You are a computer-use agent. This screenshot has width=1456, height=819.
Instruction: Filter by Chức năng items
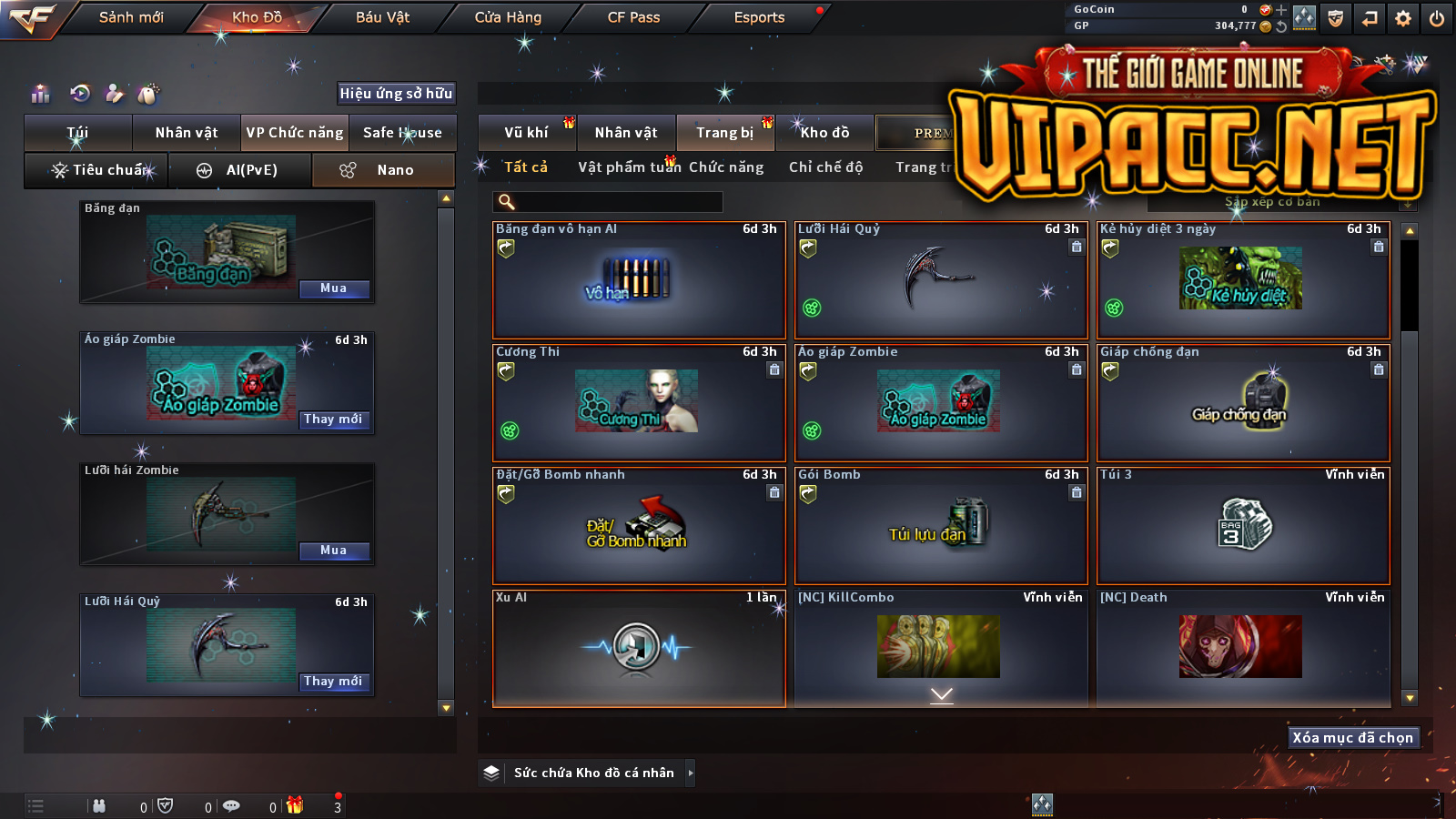726,167
